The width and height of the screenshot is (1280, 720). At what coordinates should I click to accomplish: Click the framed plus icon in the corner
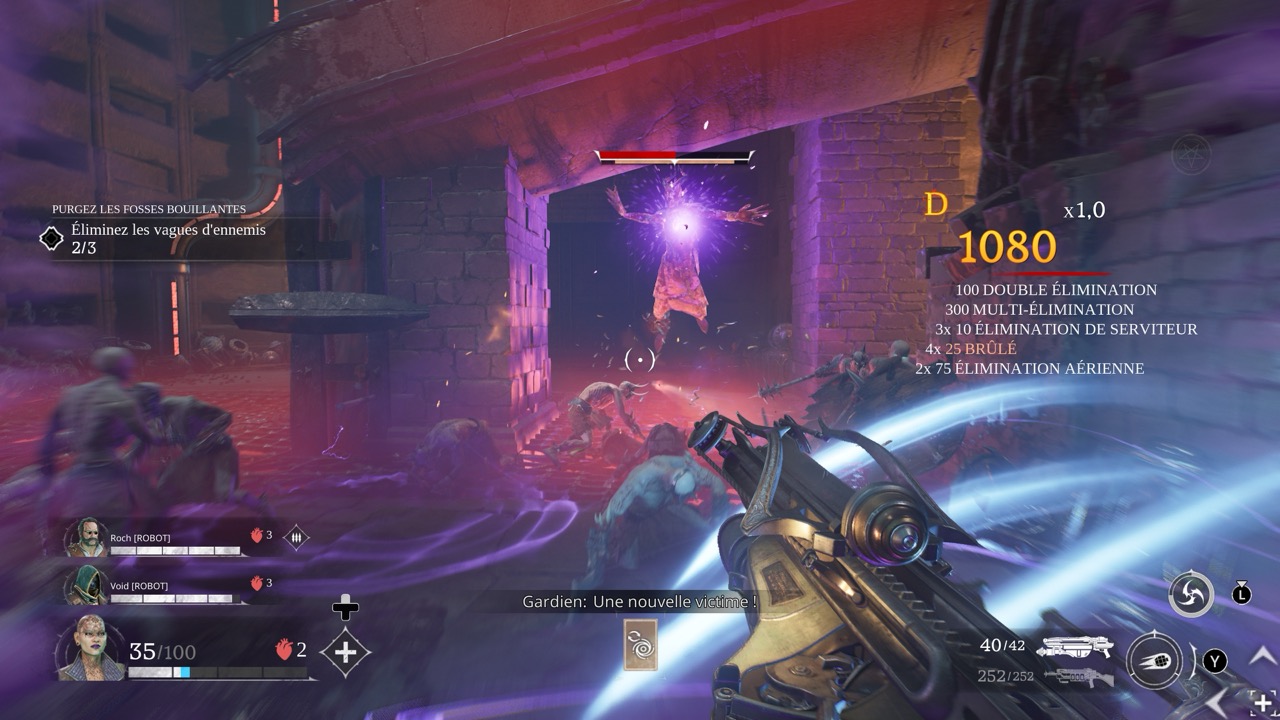(1262, 703)
